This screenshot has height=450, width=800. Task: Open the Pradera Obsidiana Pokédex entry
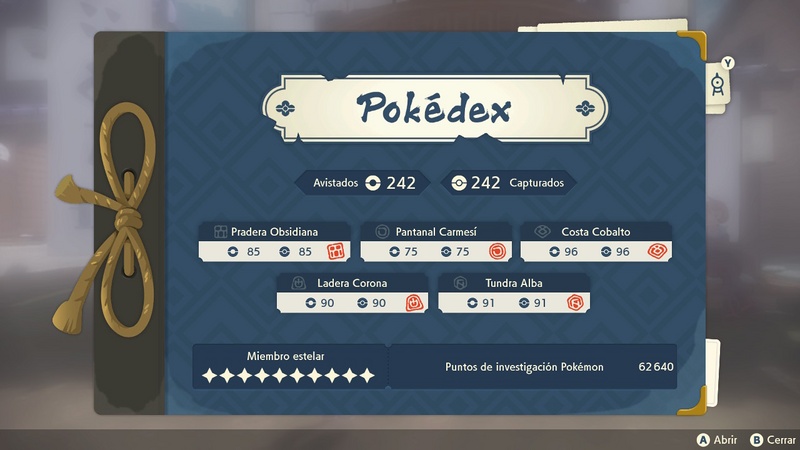pyautogui.click(x=274, y=241)
